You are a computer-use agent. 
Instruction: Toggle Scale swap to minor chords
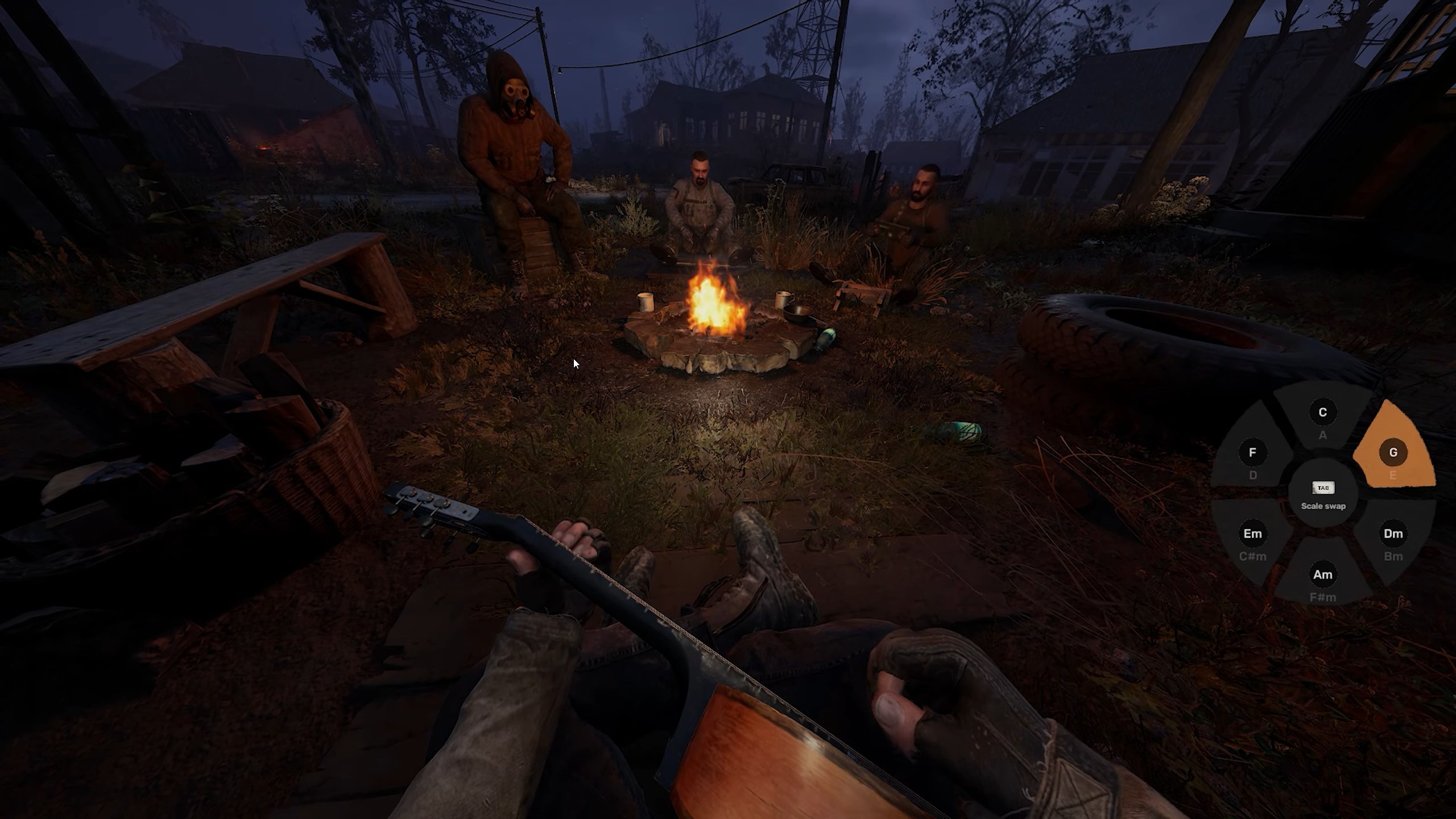point(1324,496)
